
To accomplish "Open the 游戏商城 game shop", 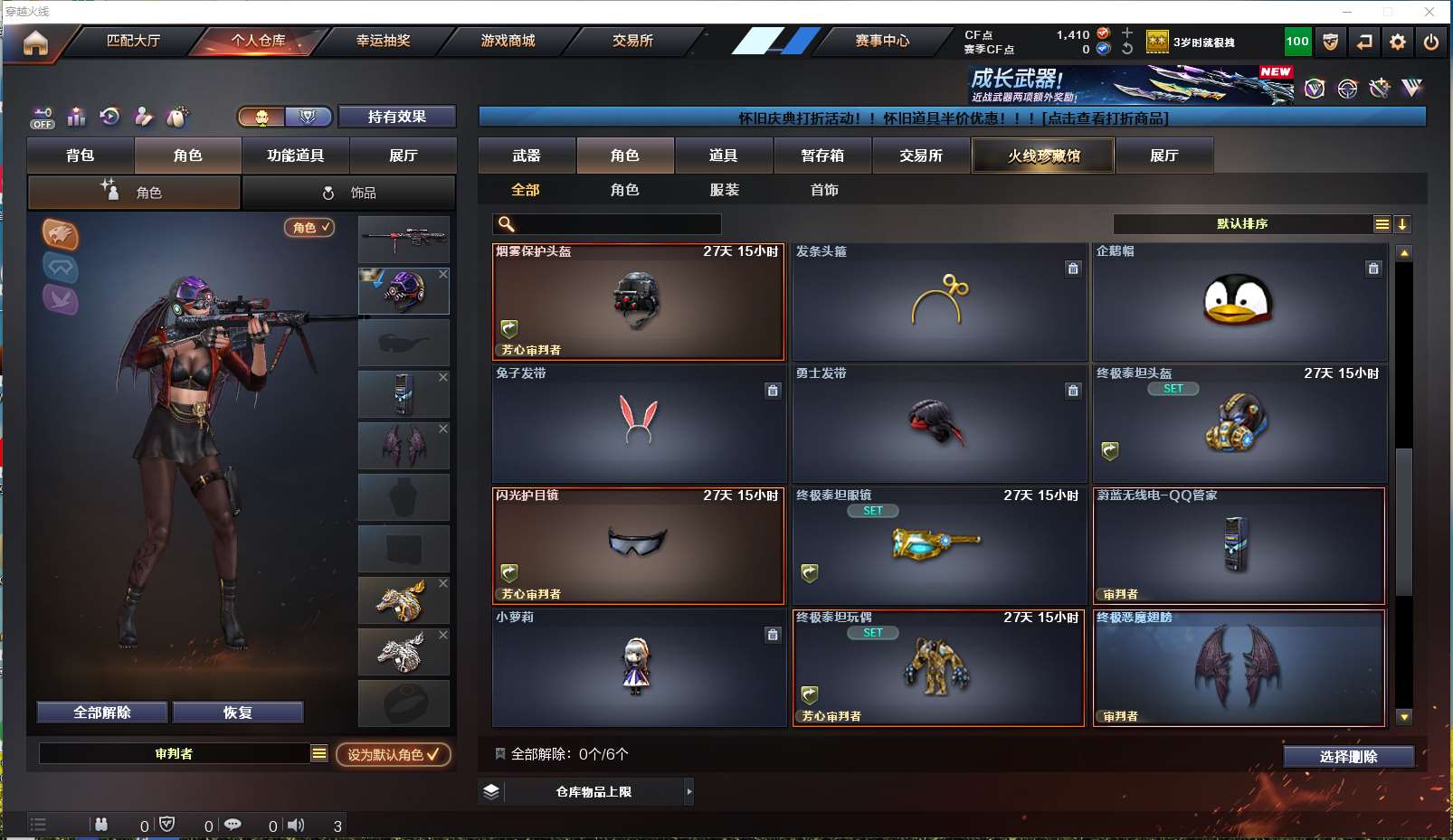I will [508, 41].
